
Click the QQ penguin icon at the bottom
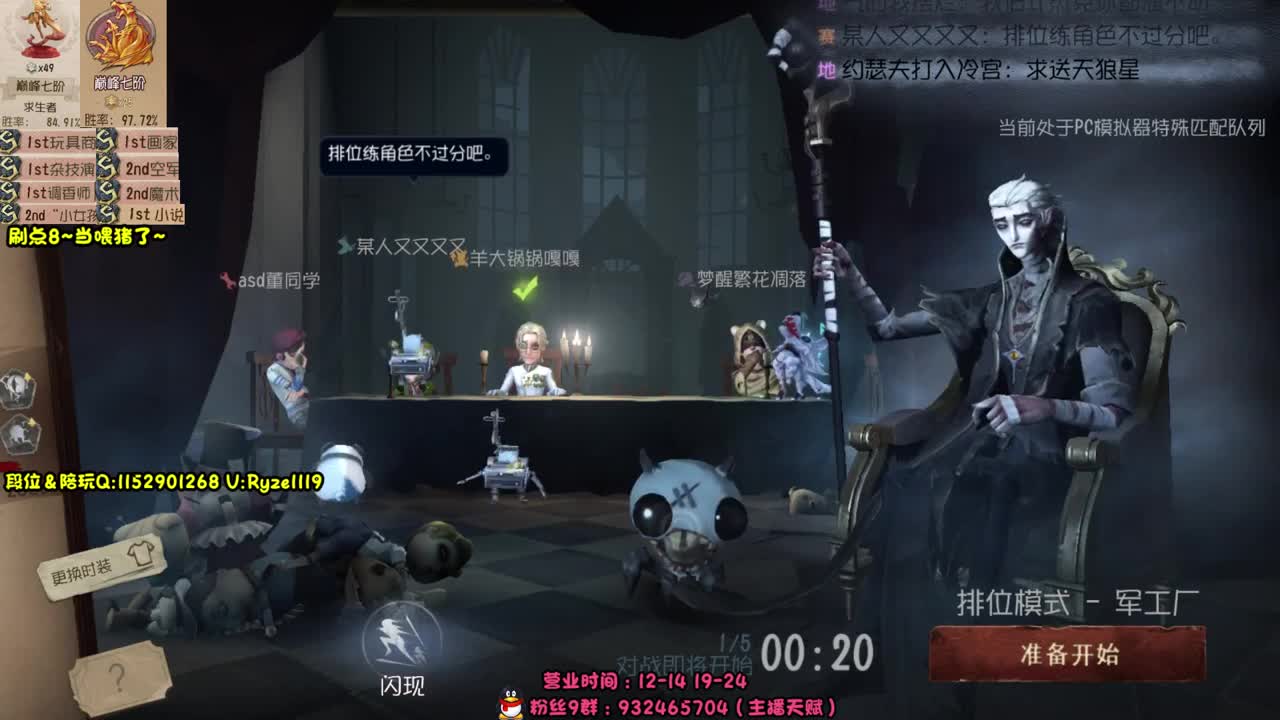[x=510, y=705]
